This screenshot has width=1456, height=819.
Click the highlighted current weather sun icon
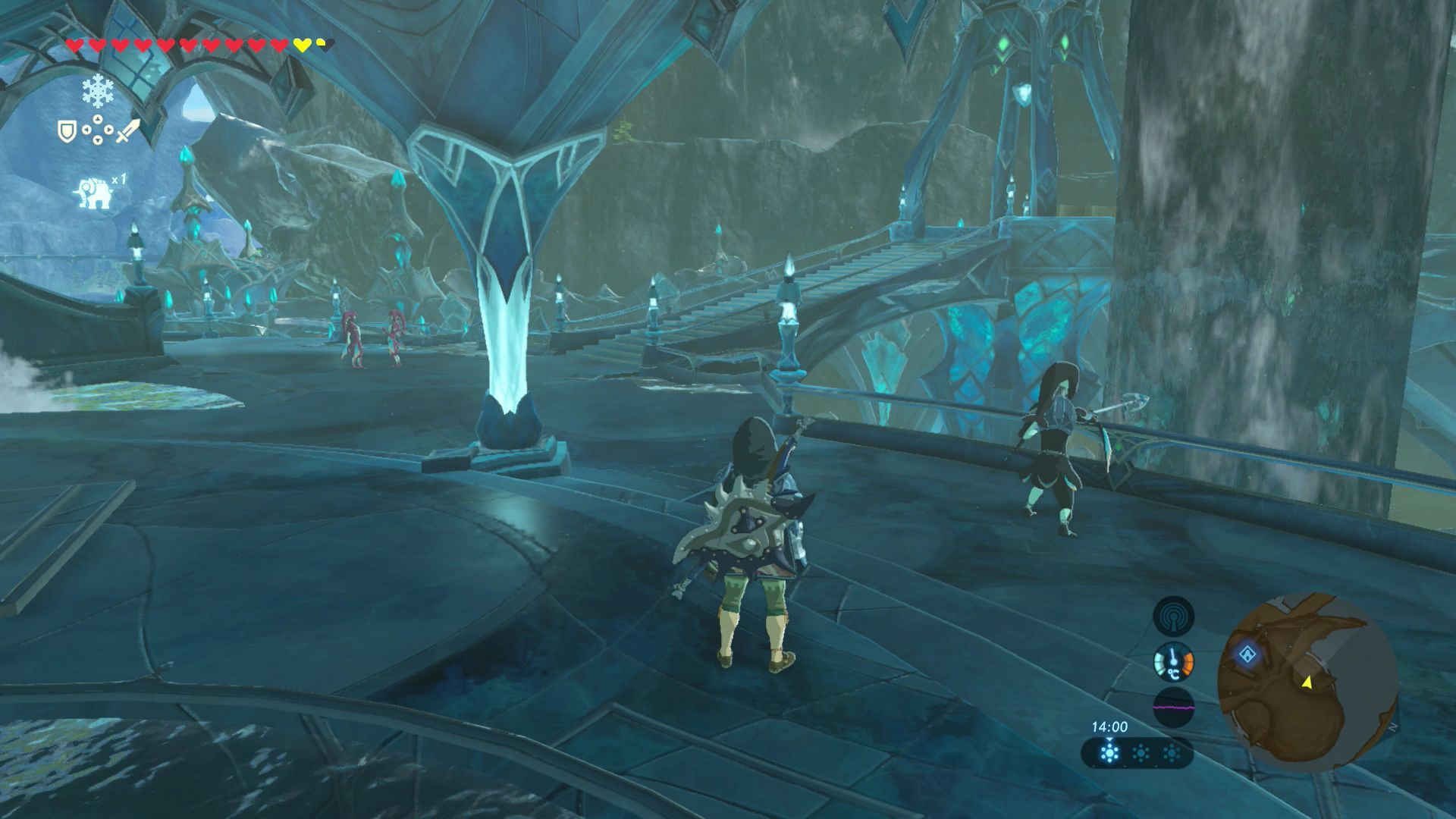pyautogui.click(x=1109, y=754)
